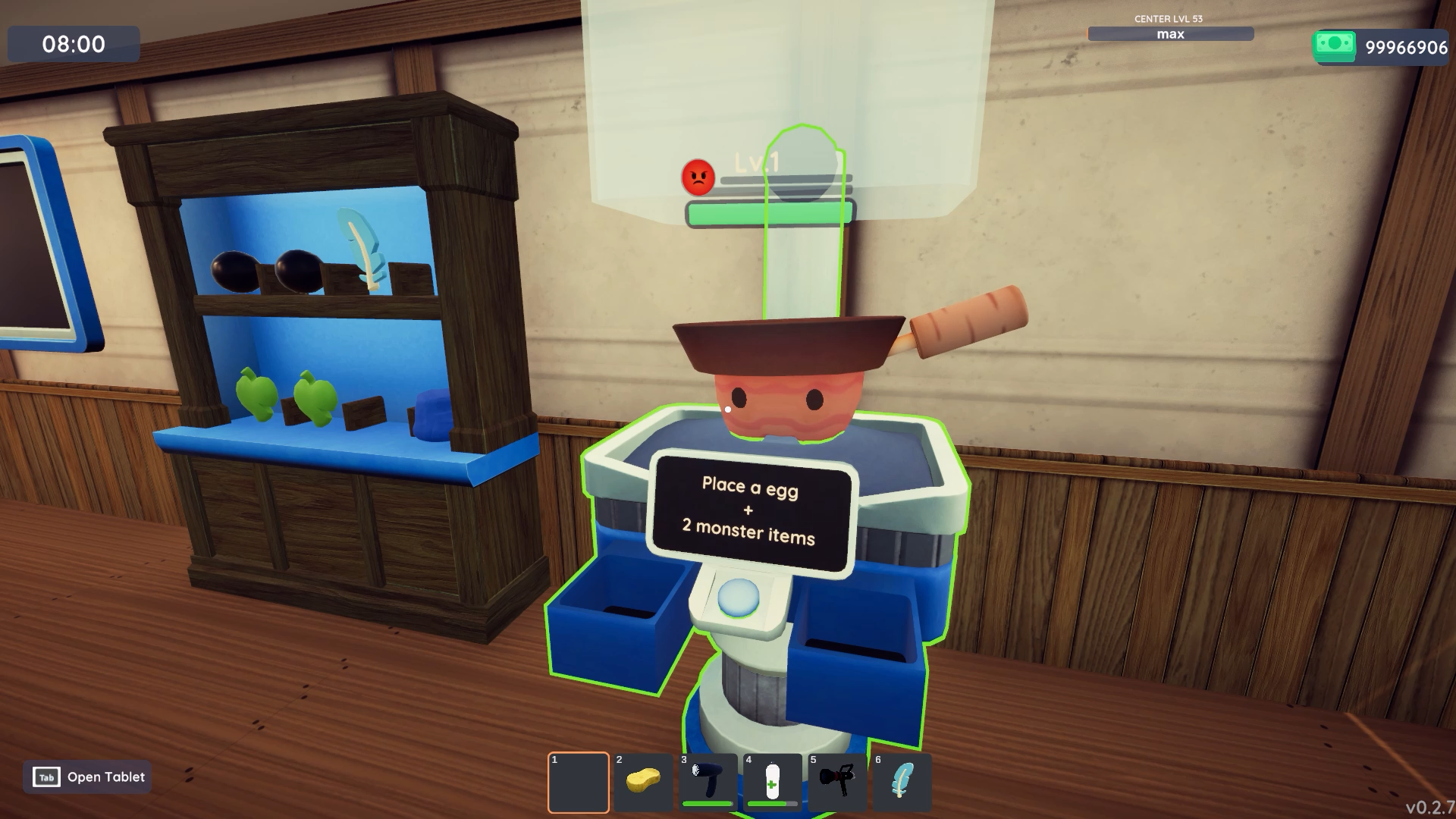Click the left blue input bin on the machine
The height and width of the screenshot is (819, 1456).
click(618, 607)
